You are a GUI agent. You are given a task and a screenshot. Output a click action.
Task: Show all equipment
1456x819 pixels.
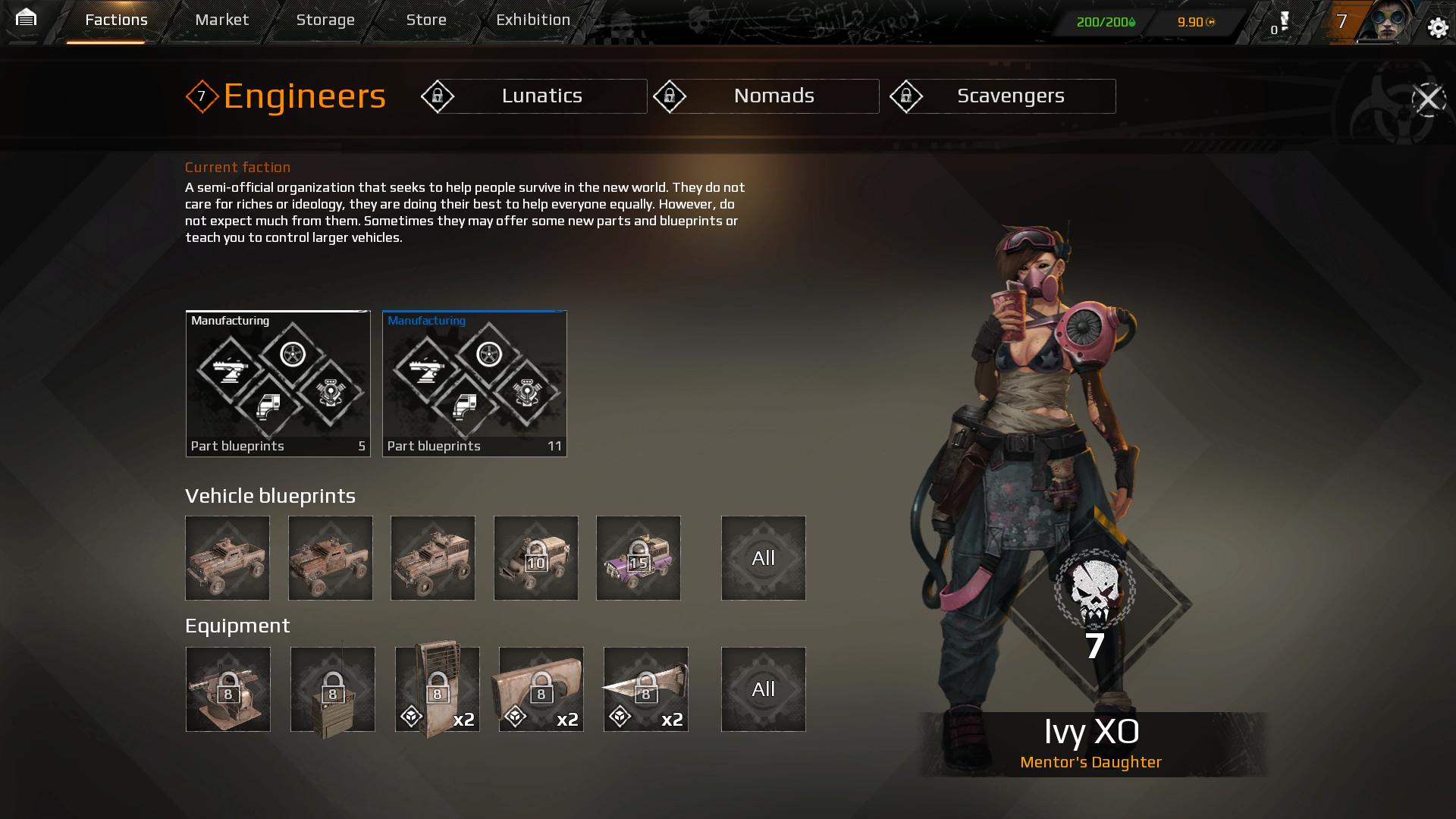click(x=763, y=689)
